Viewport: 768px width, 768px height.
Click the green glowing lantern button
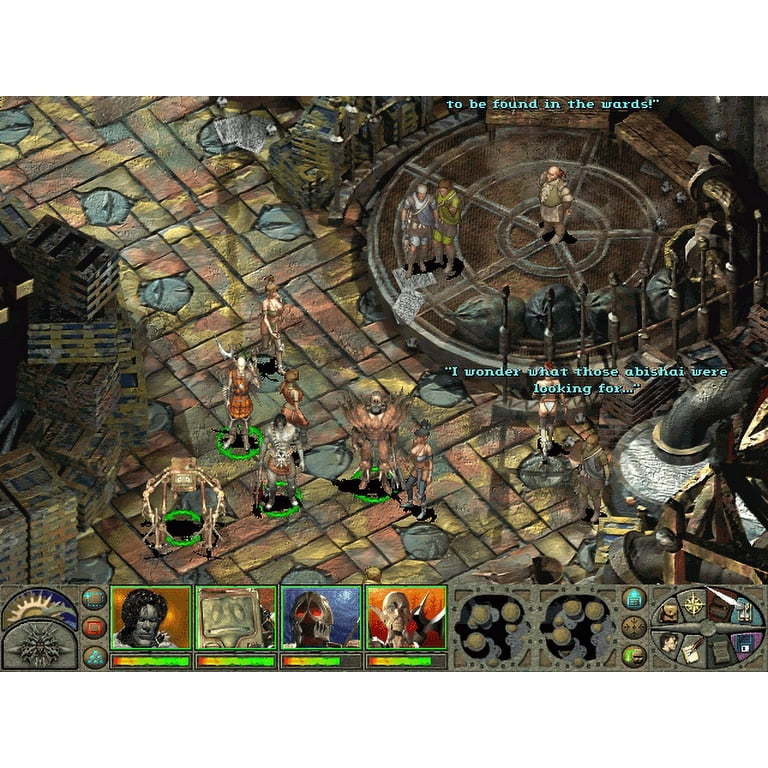633,656
